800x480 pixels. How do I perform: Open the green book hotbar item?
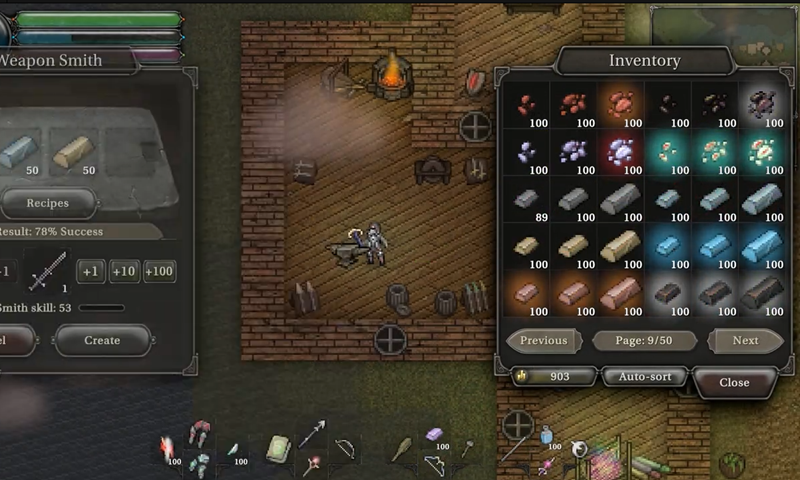278,447
